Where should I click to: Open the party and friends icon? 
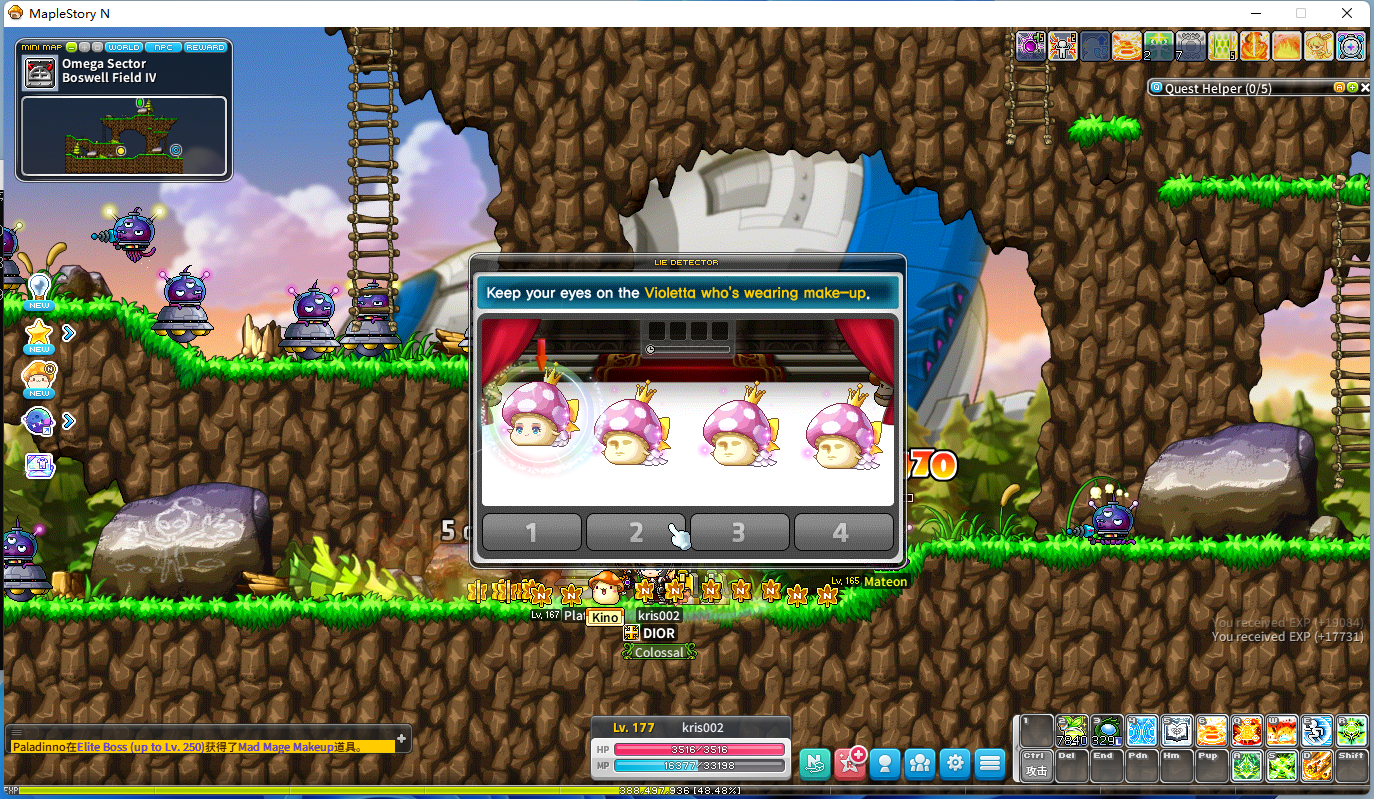pyautogui.click(x=920, y=763)
